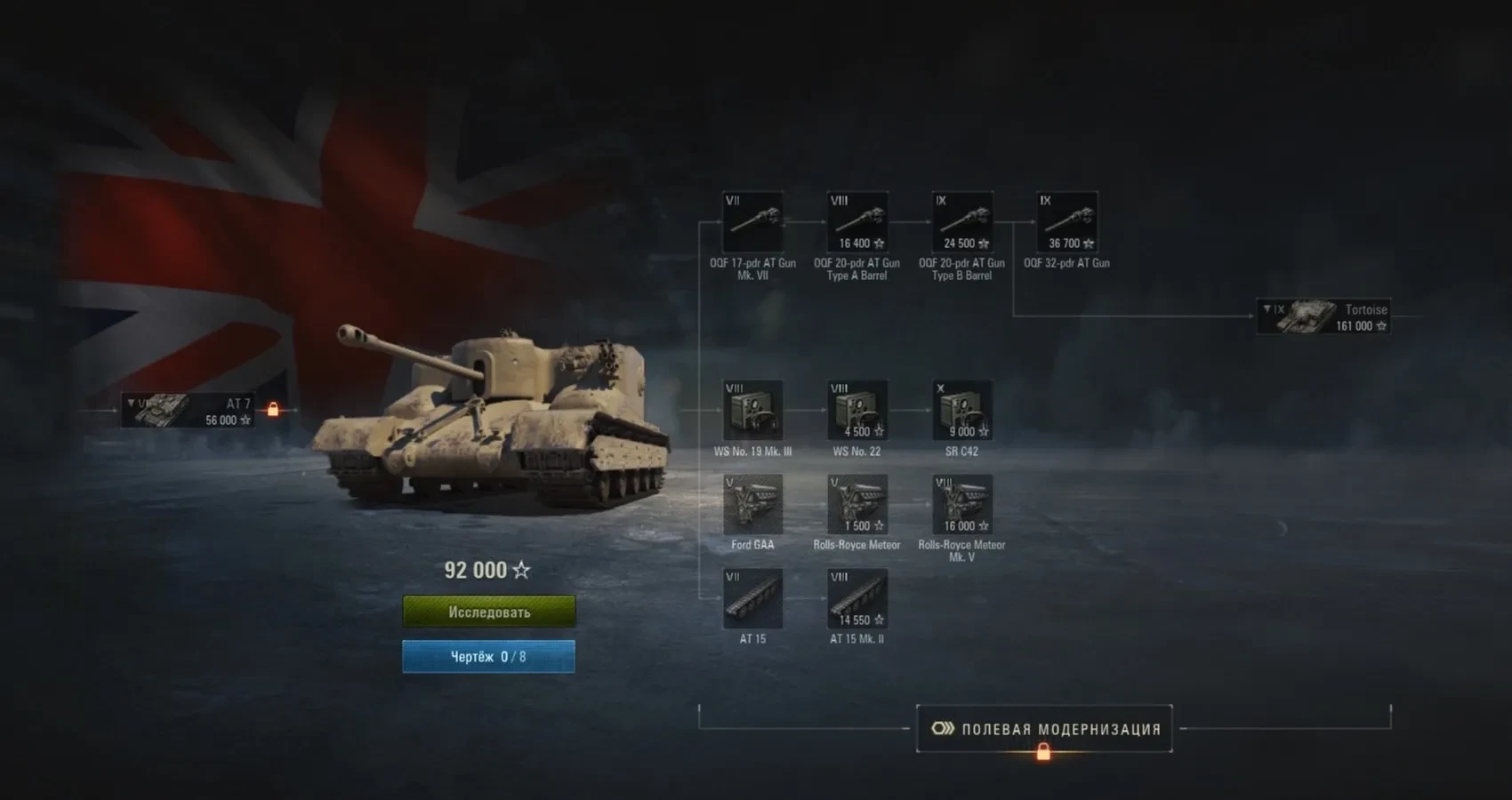The height and width of the screenshot is (800, 1512).
Task: Select the OQF 32-pdr AT Gun module
Action: click(x=1067, y=222)
